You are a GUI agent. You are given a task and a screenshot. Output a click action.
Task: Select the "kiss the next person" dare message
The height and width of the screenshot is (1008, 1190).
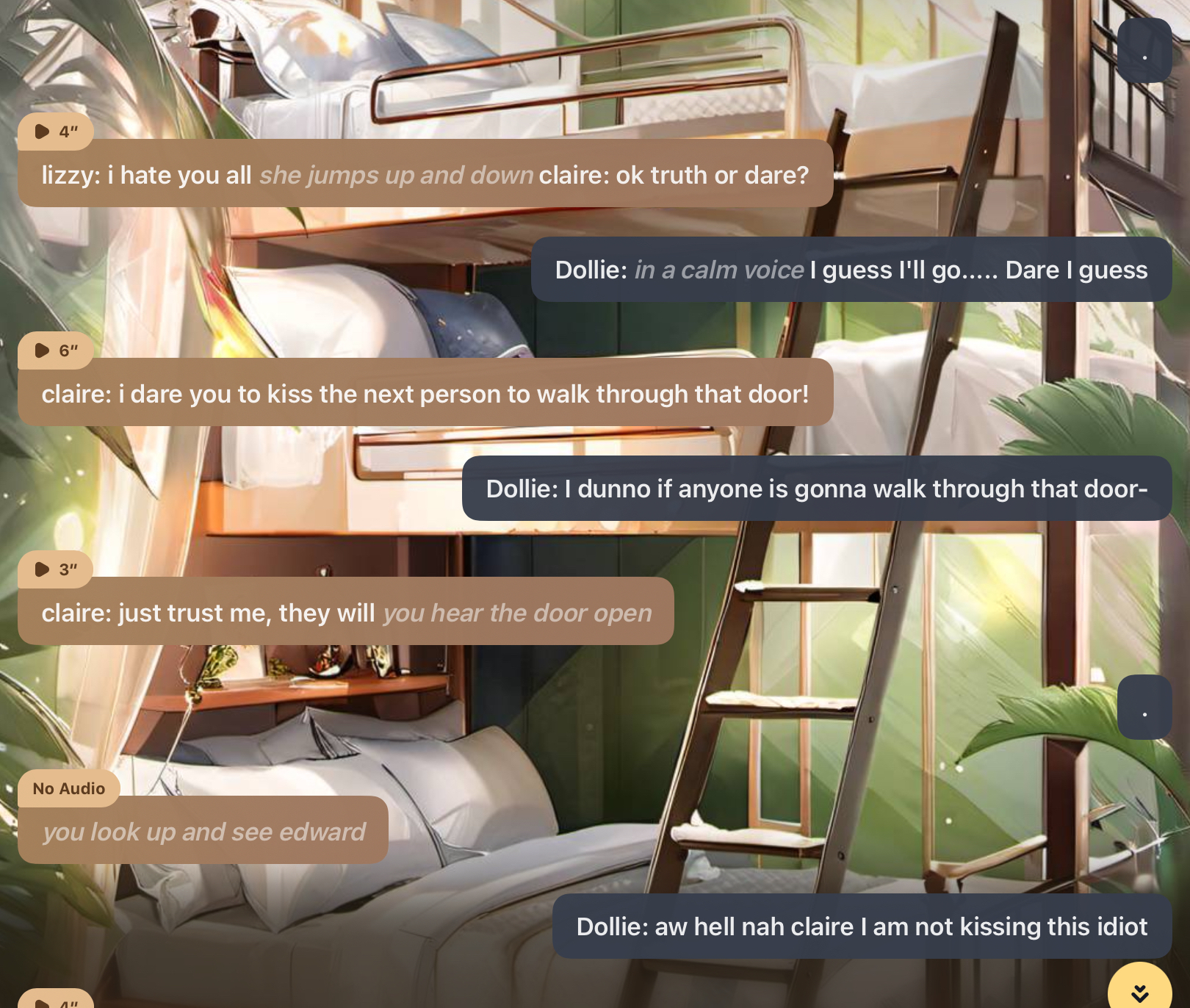point(425,394)
